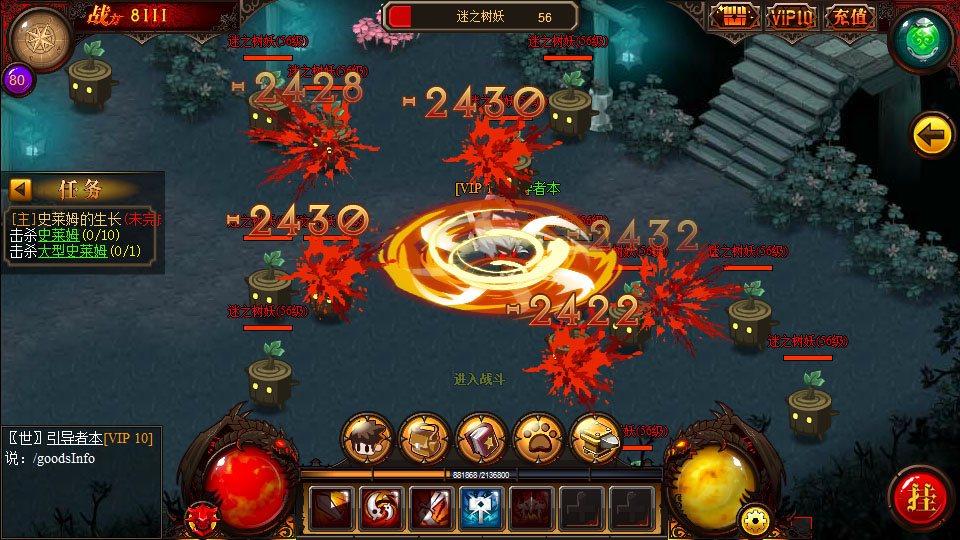The height and width of the screenshot is (540, 960).
Task: Collapse the 任务 quest panel arrow
Action: [21, 189]
